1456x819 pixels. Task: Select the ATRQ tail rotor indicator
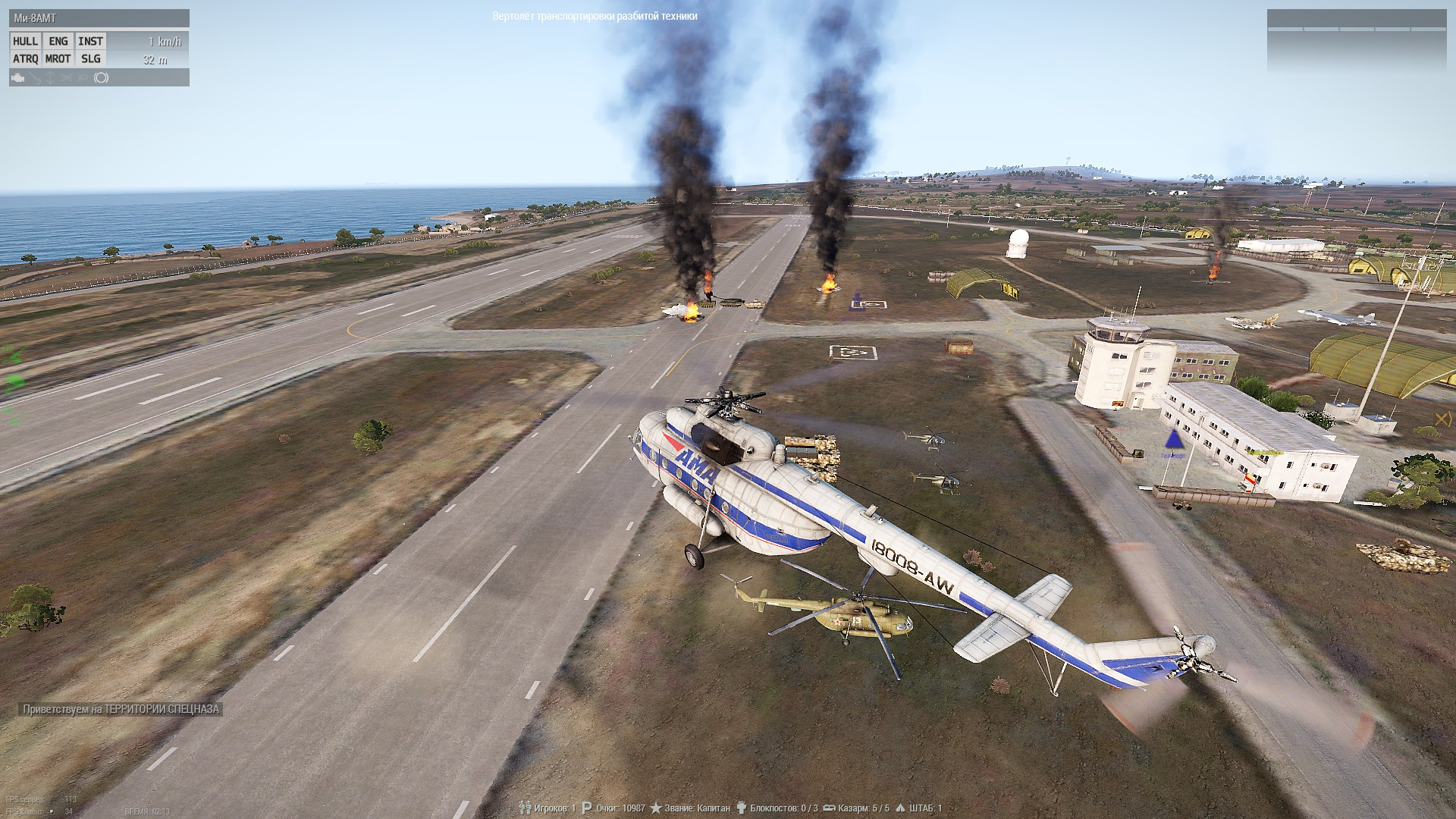(25, 59)
